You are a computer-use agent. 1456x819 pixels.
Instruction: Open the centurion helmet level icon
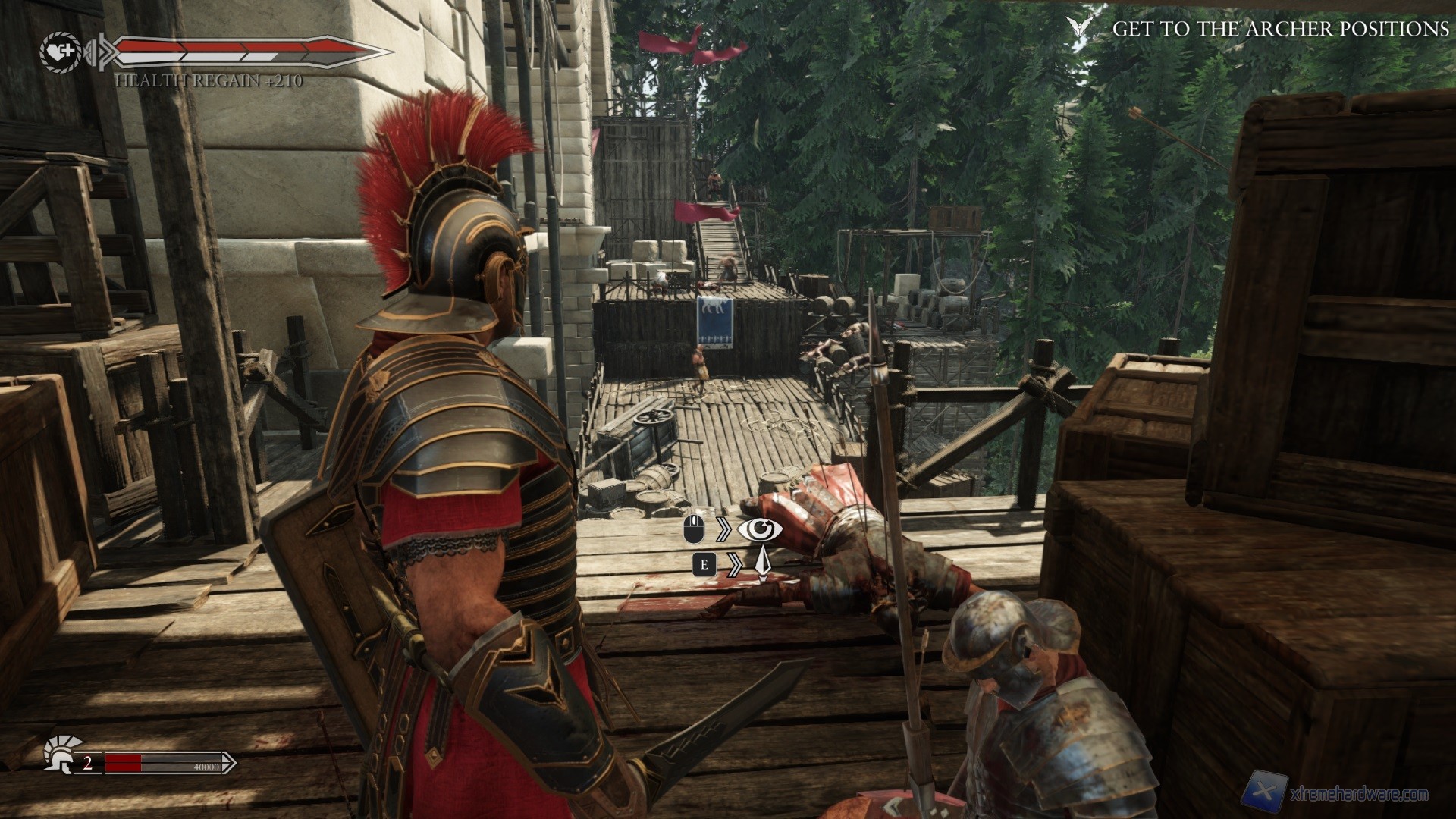58,755
